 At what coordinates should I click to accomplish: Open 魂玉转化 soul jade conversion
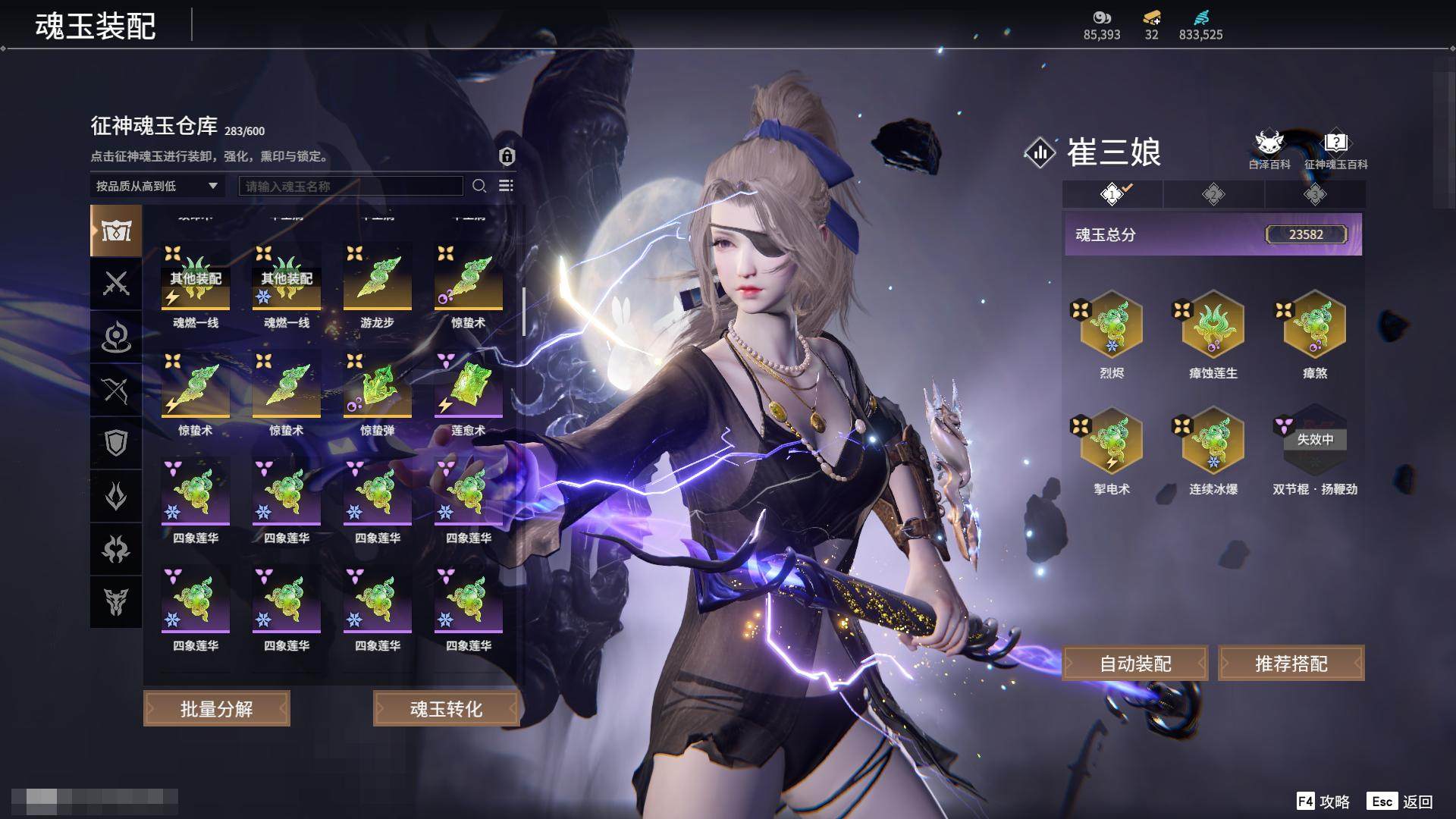446,709
